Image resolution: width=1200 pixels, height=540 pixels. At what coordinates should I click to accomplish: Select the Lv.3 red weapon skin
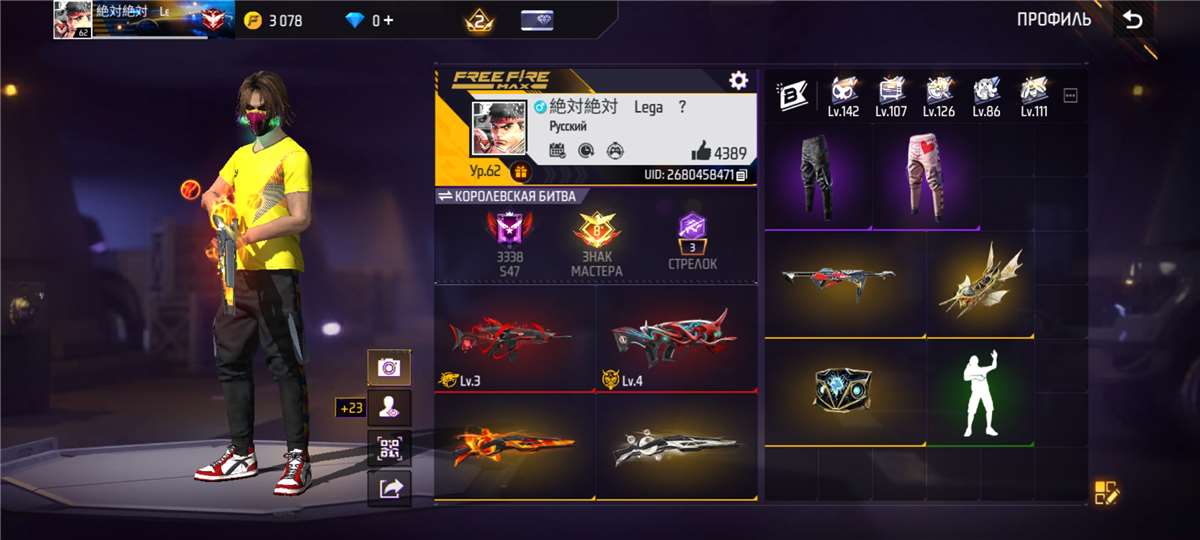pos(515,338)
